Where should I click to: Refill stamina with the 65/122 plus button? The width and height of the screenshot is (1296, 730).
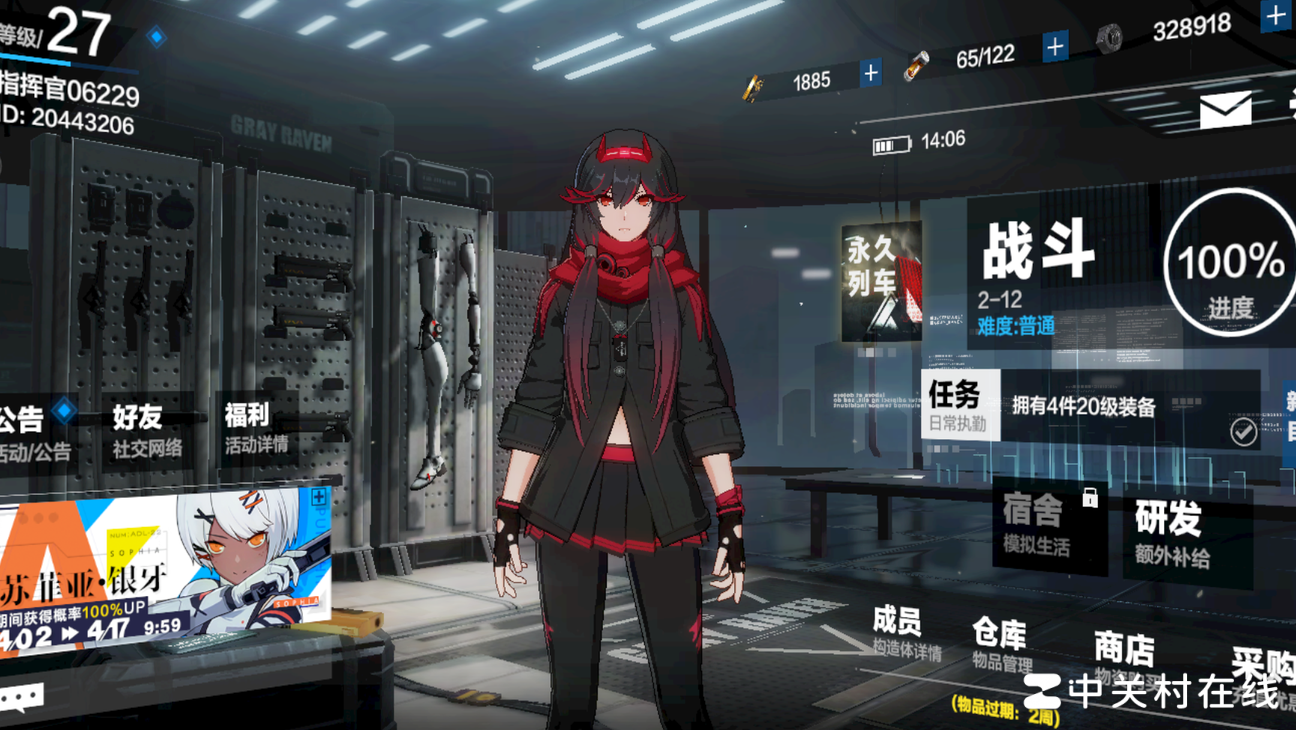pos(1055,46)
